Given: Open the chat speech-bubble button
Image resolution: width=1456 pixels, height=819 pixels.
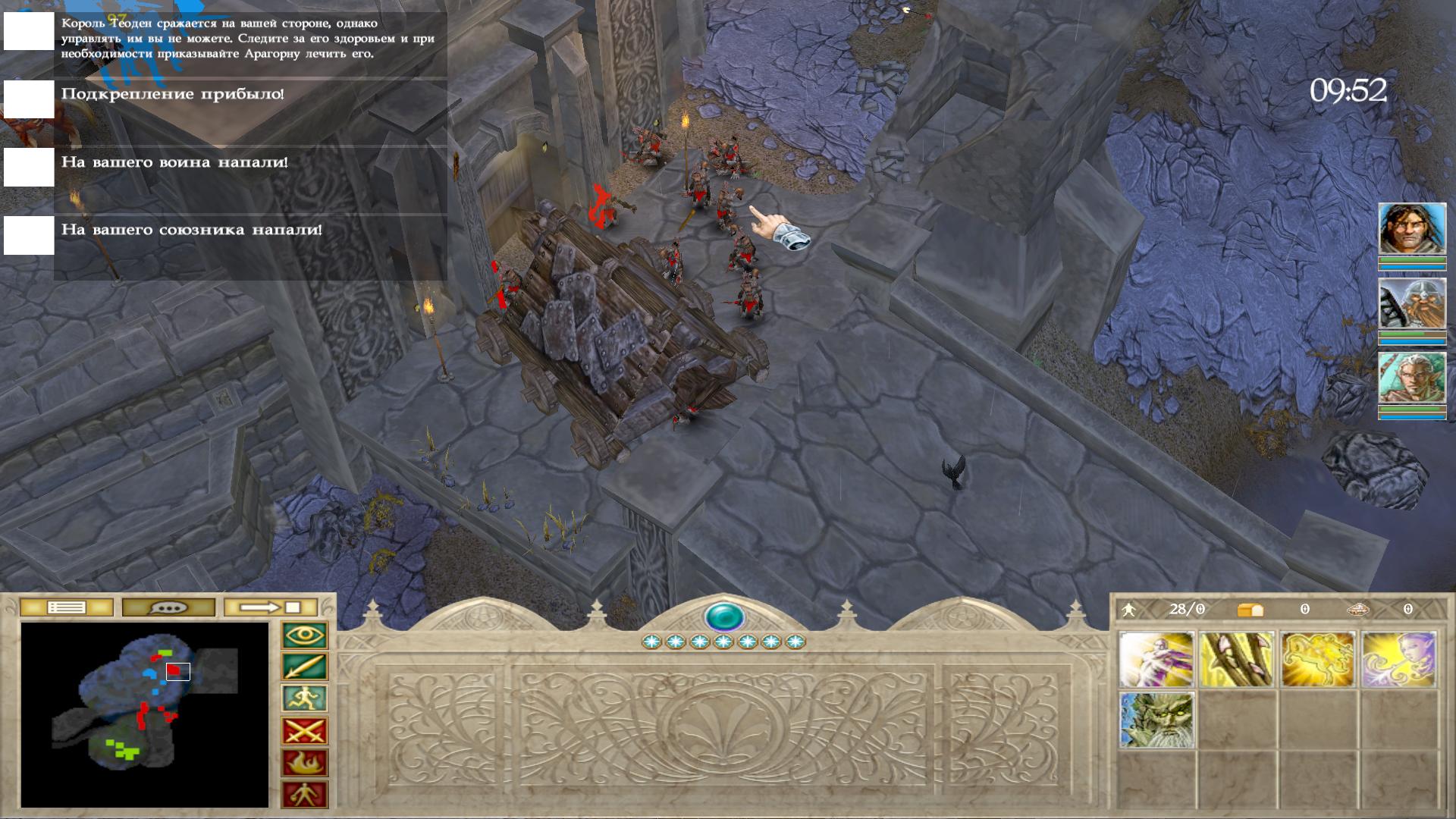Looking at the screenshot, I should pyautogui.click(x=168, y=607).
